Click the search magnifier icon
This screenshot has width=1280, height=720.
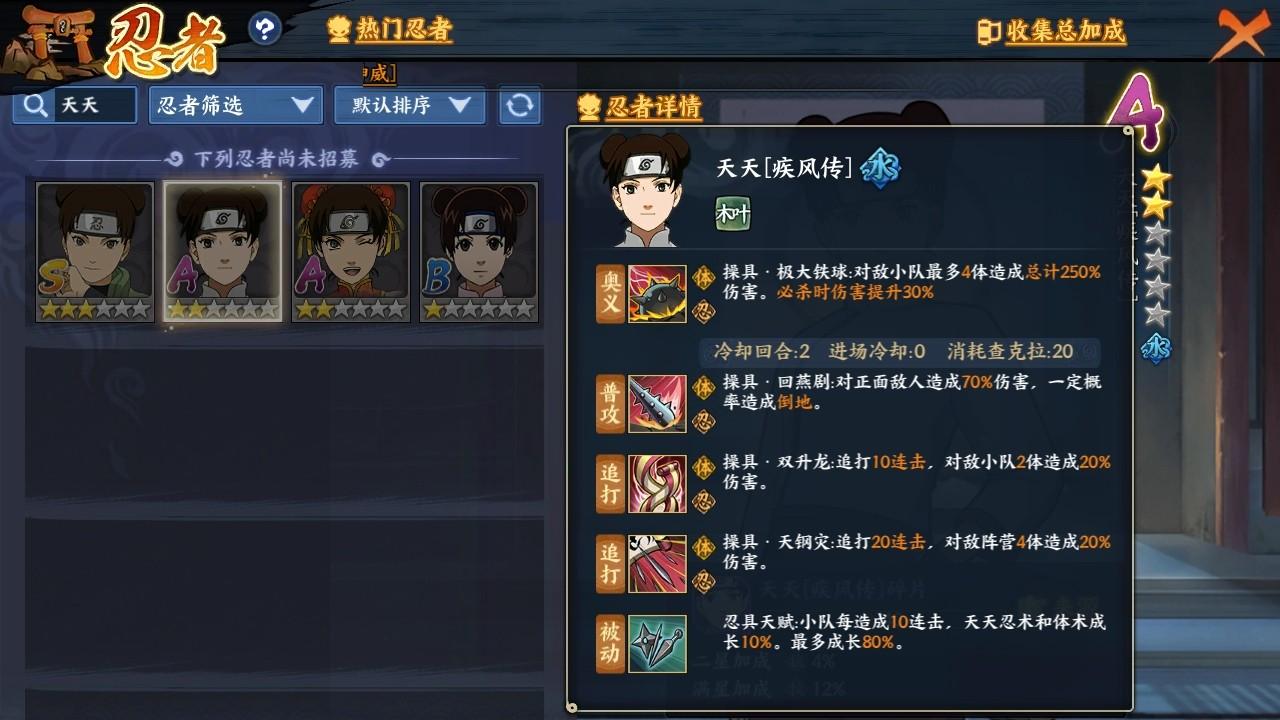point(33,104)
